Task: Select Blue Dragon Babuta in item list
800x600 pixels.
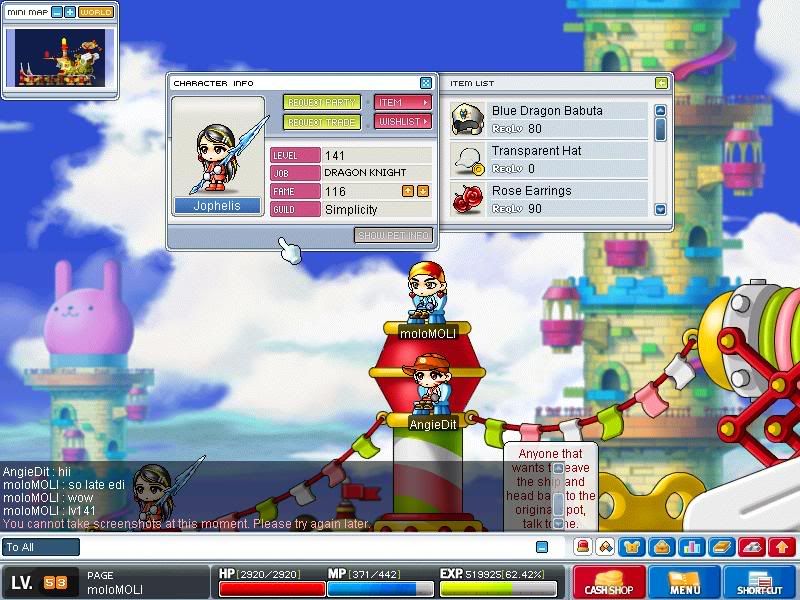Action: [547, 120]
